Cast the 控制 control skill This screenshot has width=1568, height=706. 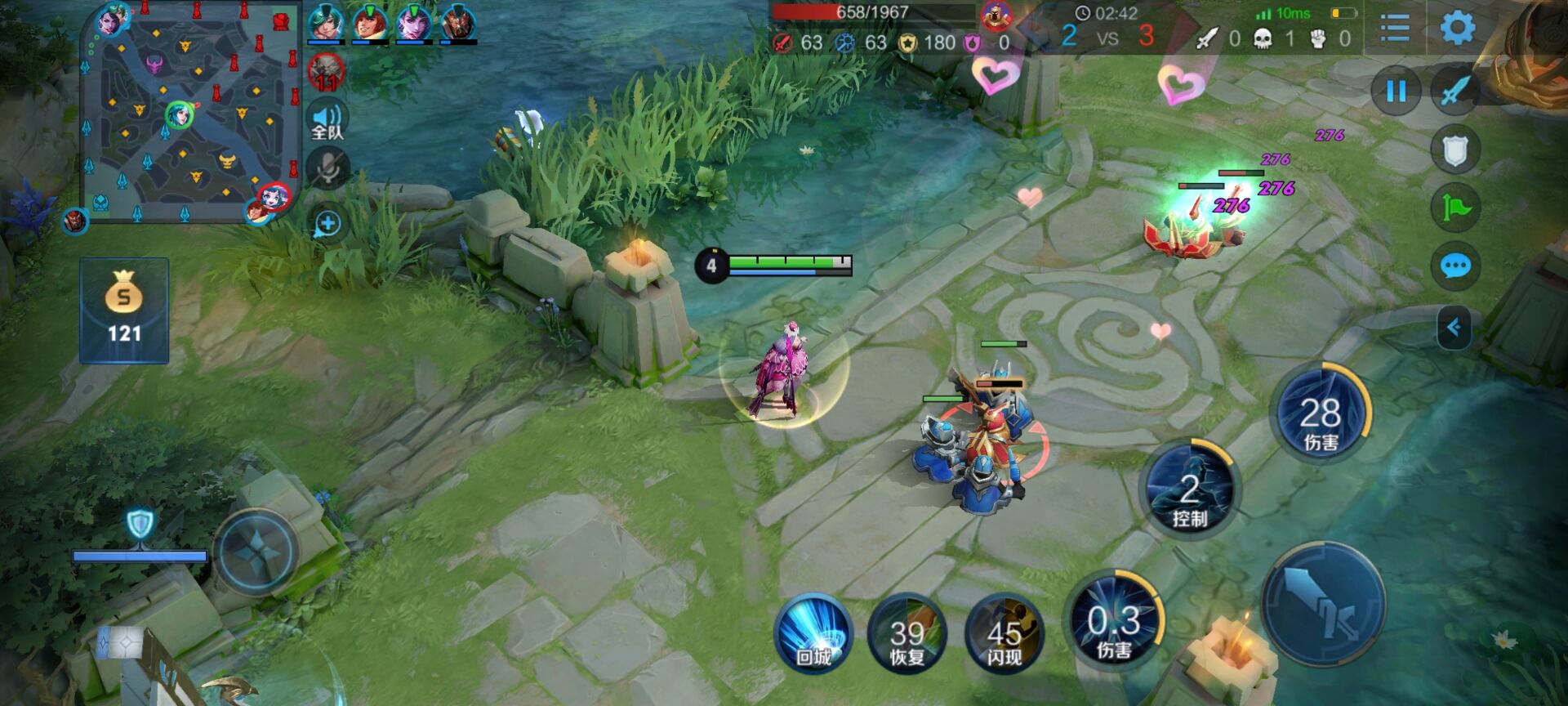point(1191,490)
